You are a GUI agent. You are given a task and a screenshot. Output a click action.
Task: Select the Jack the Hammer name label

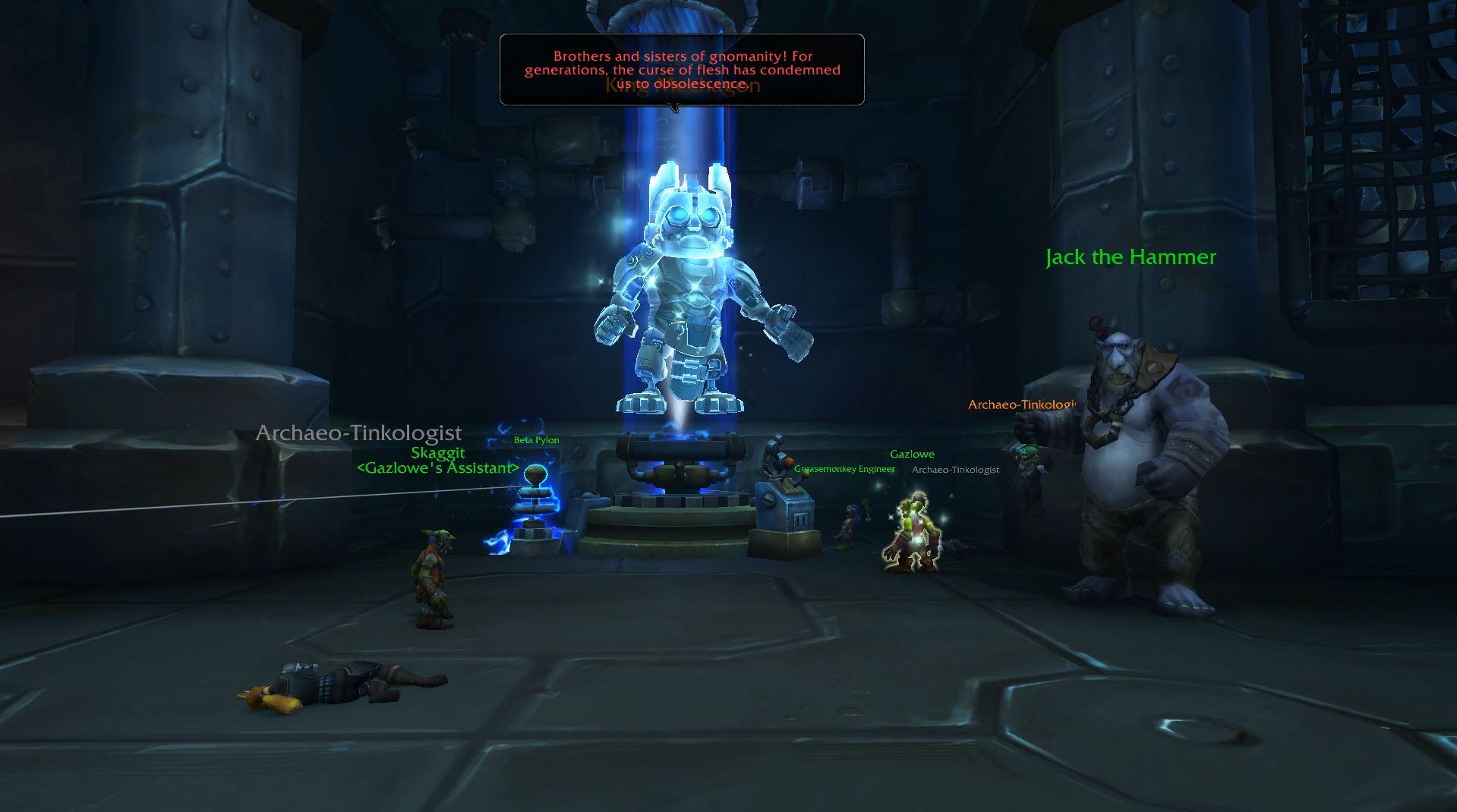click(x=1131, y=257)
